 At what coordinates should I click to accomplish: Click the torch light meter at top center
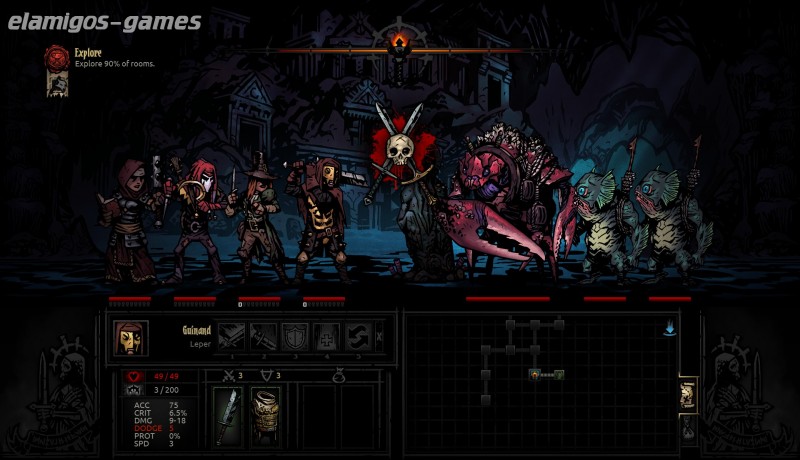400,41
